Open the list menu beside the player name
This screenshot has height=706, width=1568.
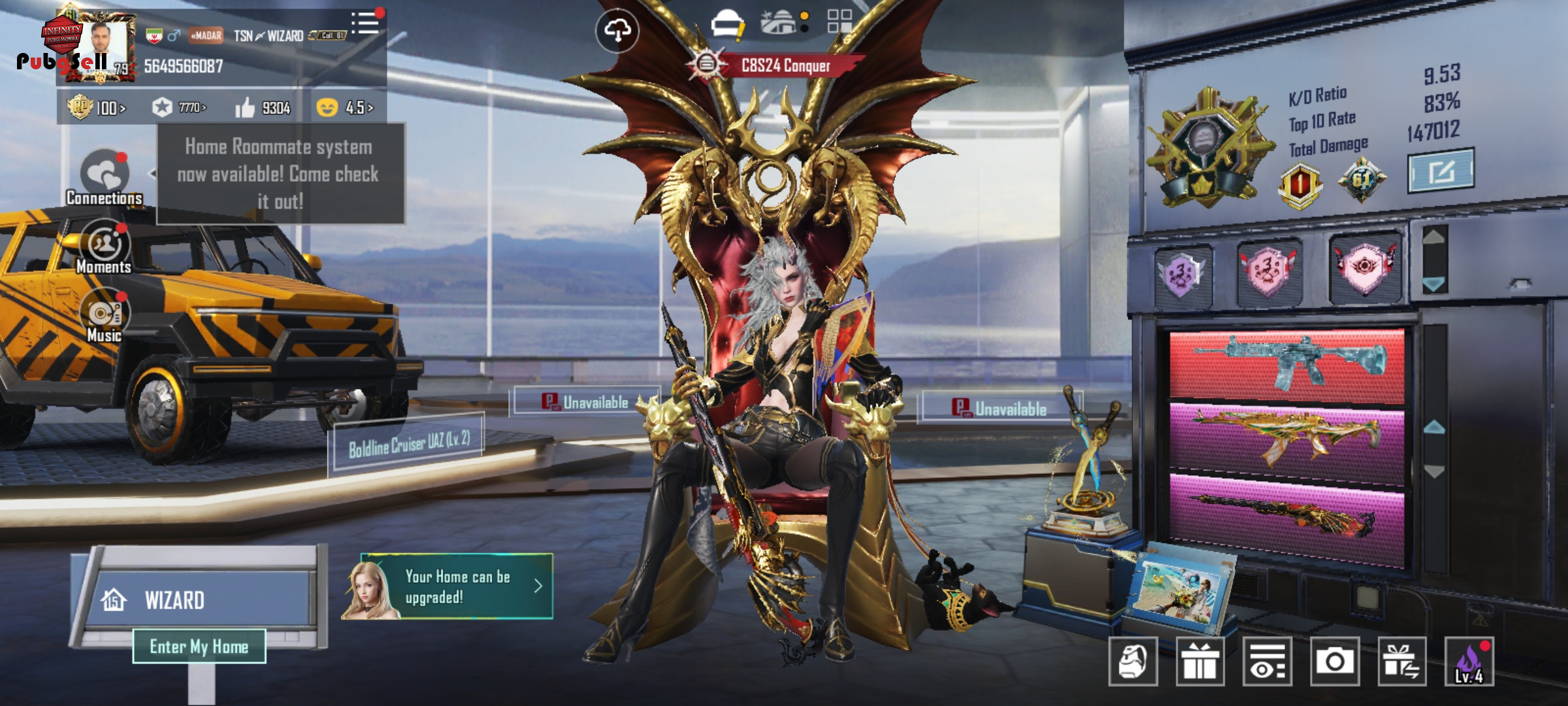365,24
